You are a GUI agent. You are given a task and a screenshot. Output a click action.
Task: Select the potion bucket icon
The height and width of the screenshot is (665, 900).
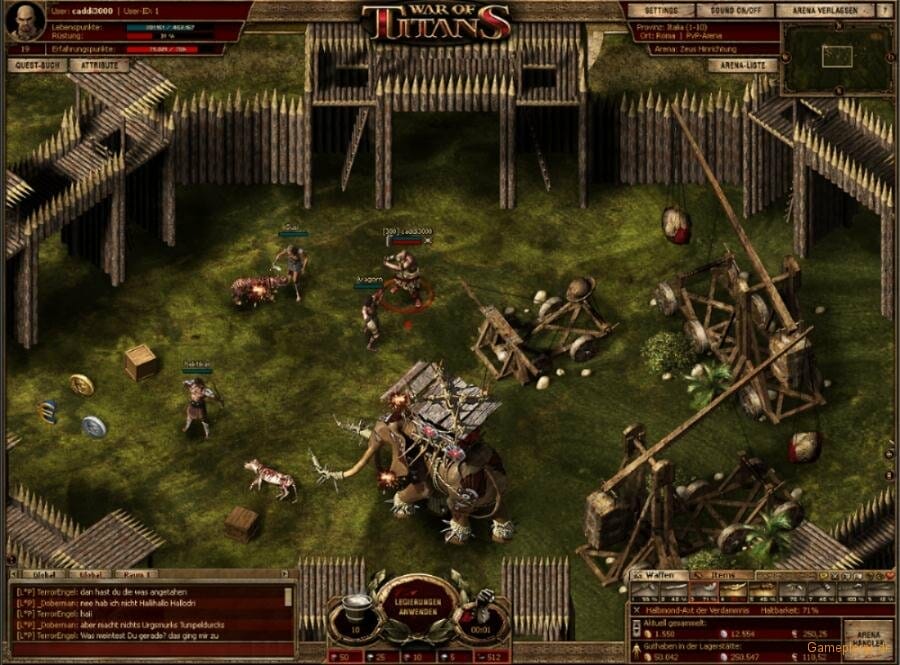point(358,607)
